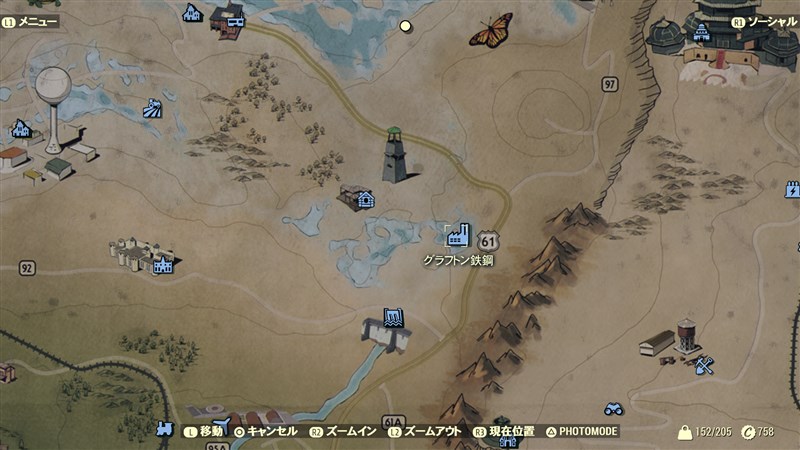Select the Grafton Steel factory marker
The image size is (800, 450).
(x=458, y=235)
